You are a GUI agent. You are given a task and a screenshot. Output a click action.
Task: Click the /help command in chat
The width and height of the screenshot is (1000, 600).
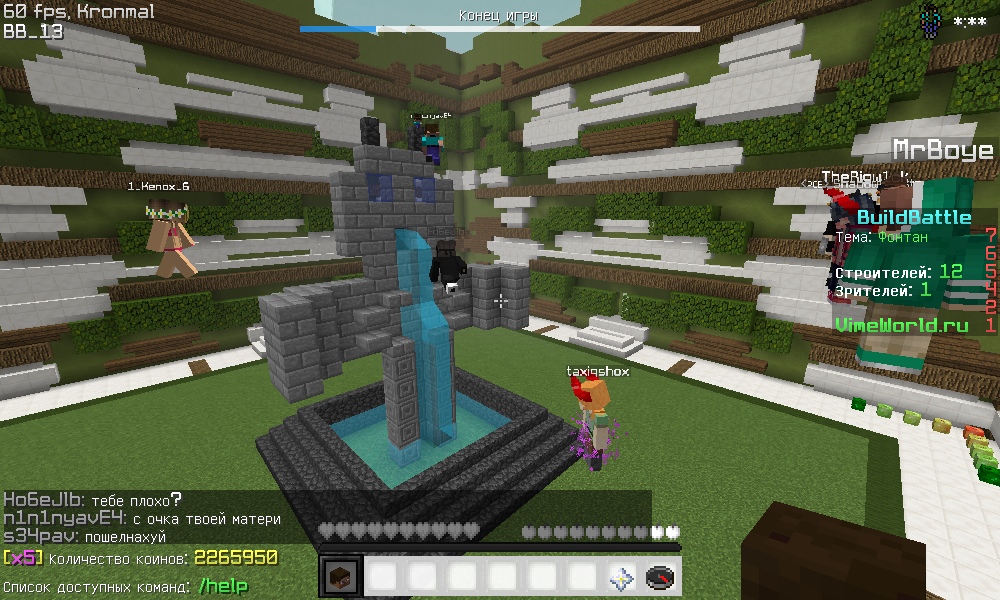point(222,587)
